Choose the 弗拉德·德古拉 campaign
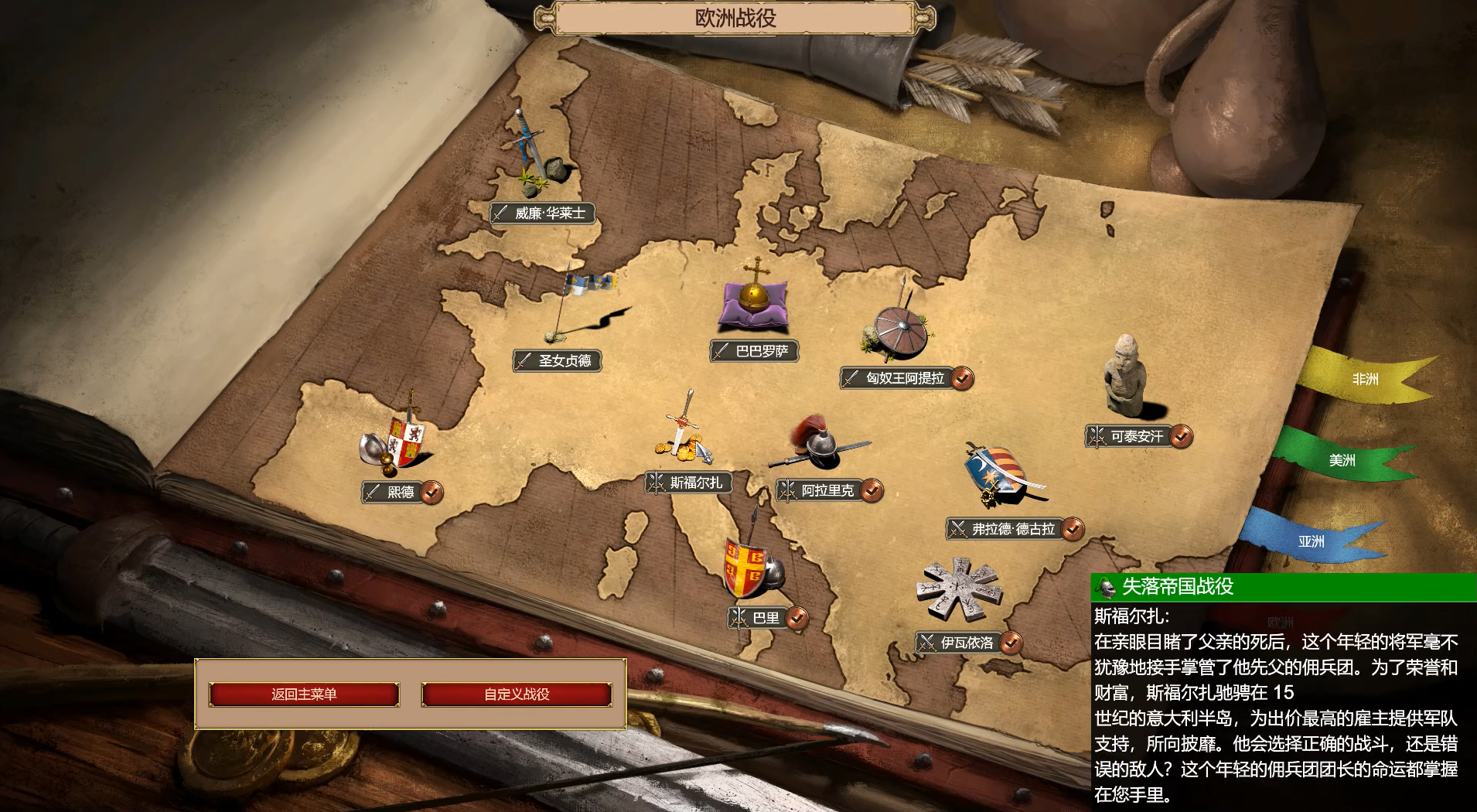 [1006, 529]
